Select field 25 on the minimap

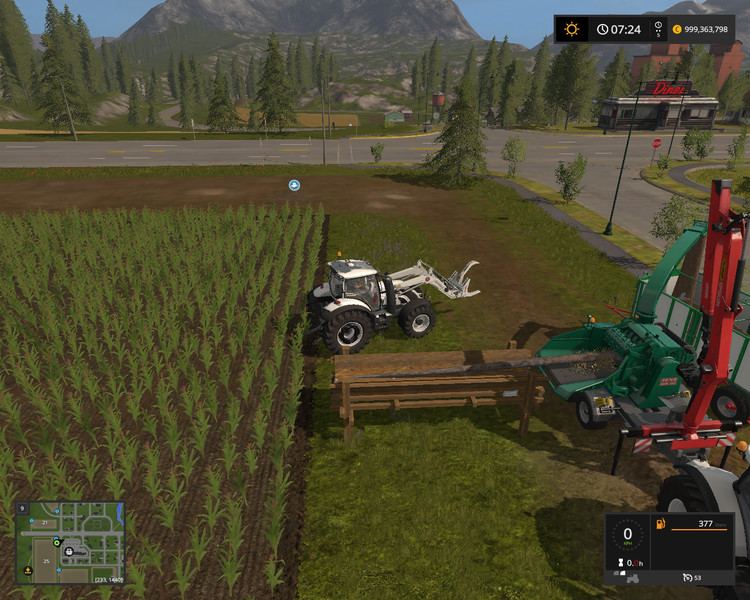point(46,561)
